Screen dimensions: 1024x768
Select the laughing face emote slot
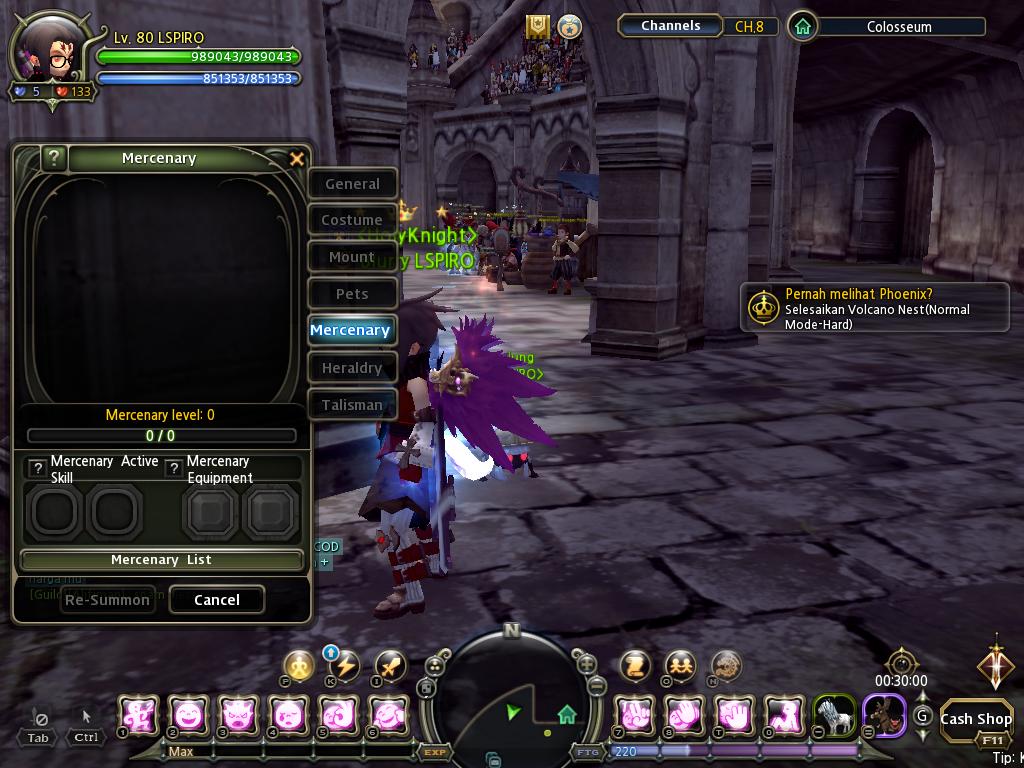click(x=188, y=716)
